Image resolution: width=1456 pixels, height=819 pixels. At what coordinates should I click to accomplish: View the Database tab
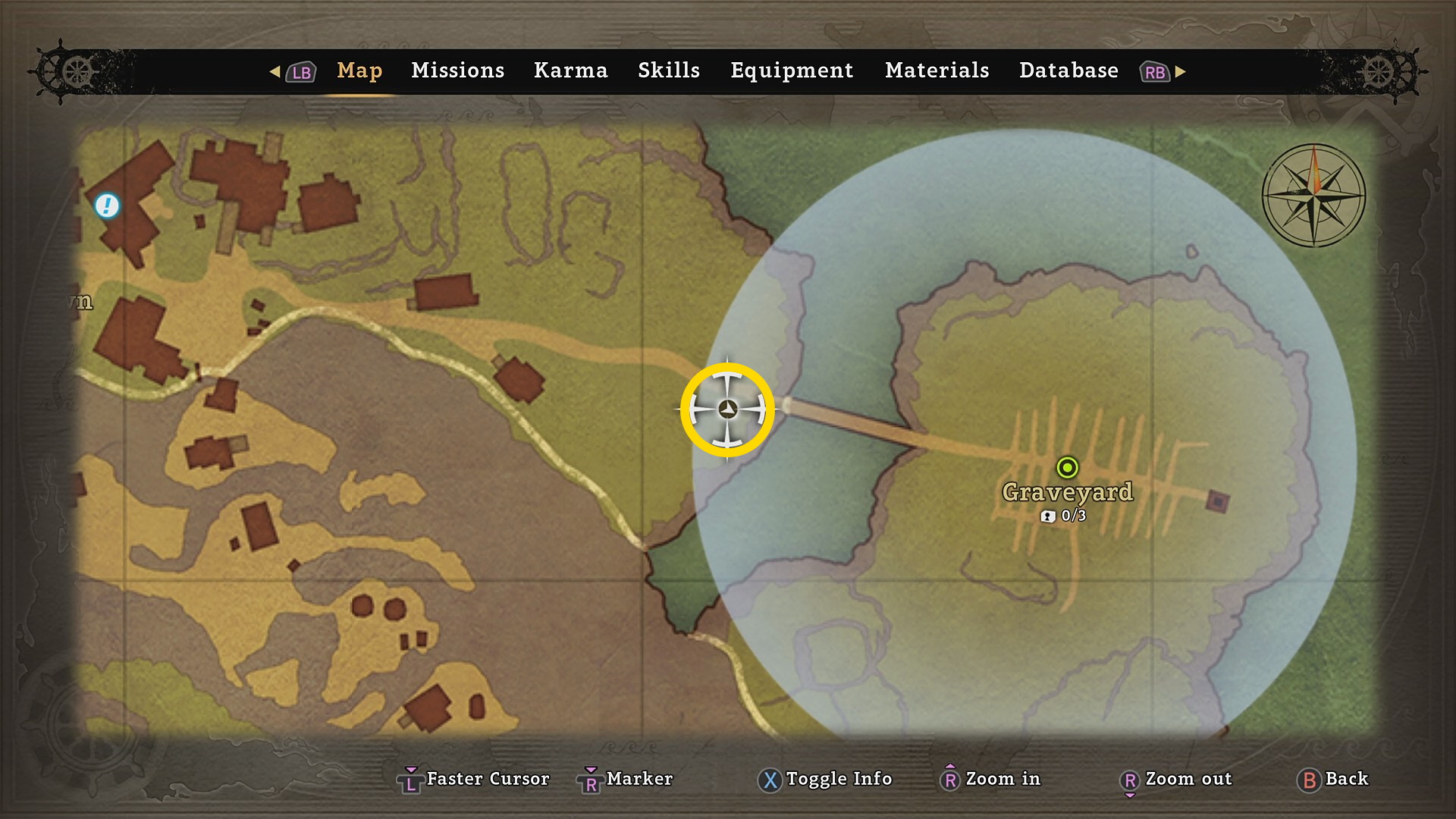click(1068, 71)
